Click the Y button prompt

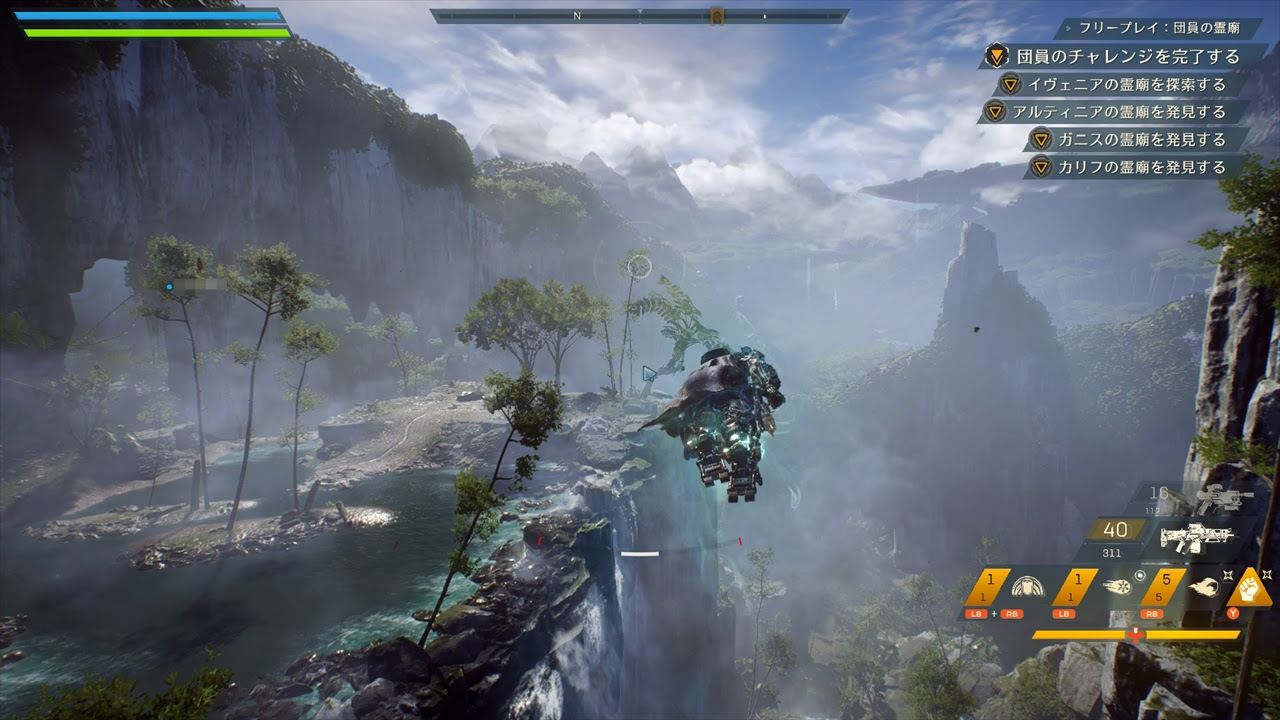(1234, 614)
